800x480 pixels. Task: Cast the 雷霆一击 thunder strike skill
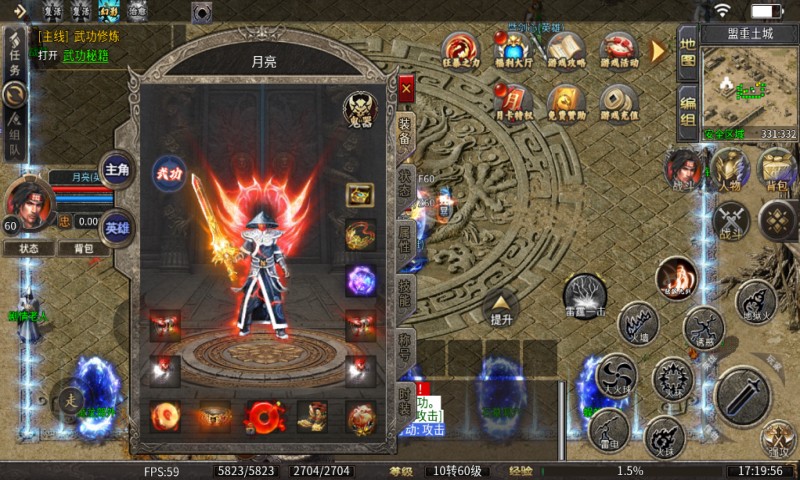585,295
